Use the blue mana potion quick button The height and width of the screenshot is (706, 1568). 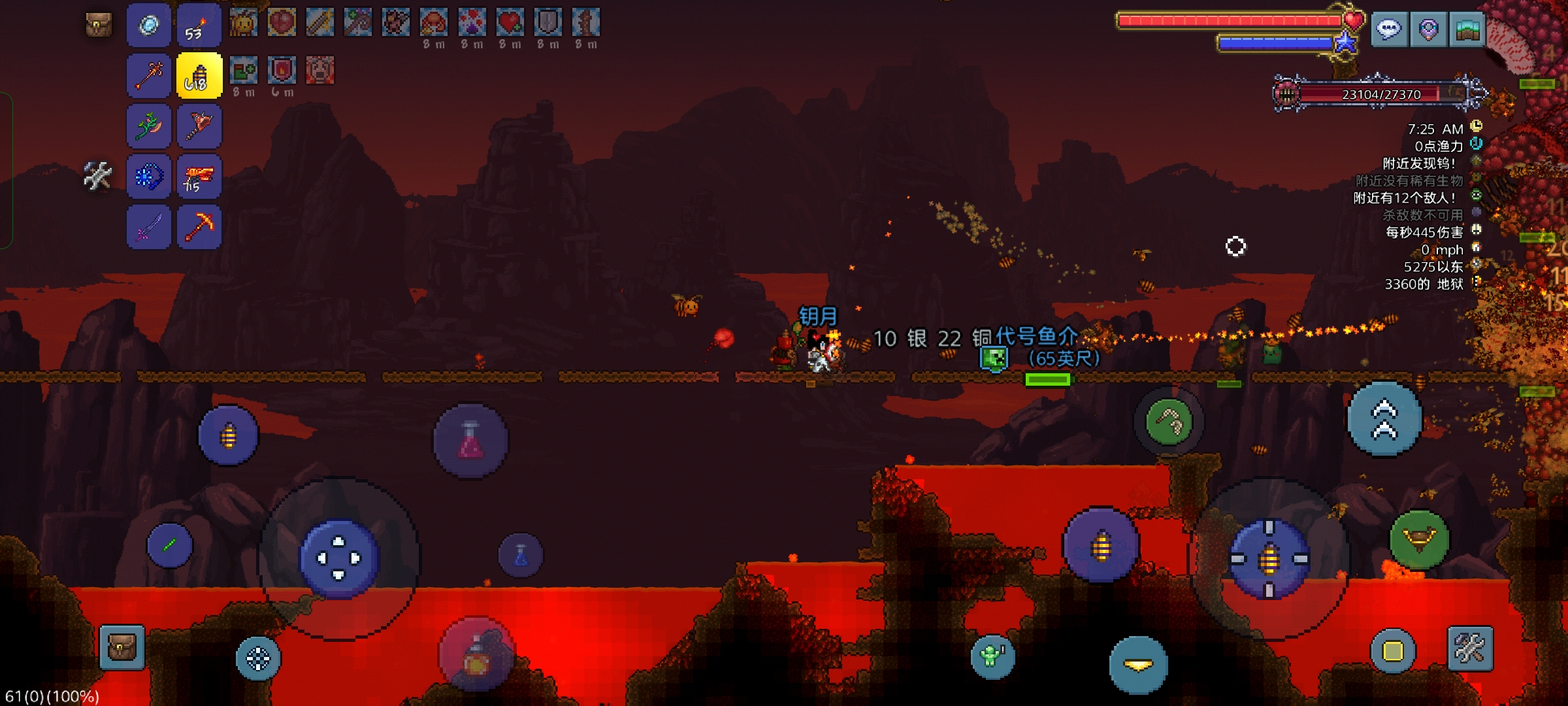click(521, 556)
